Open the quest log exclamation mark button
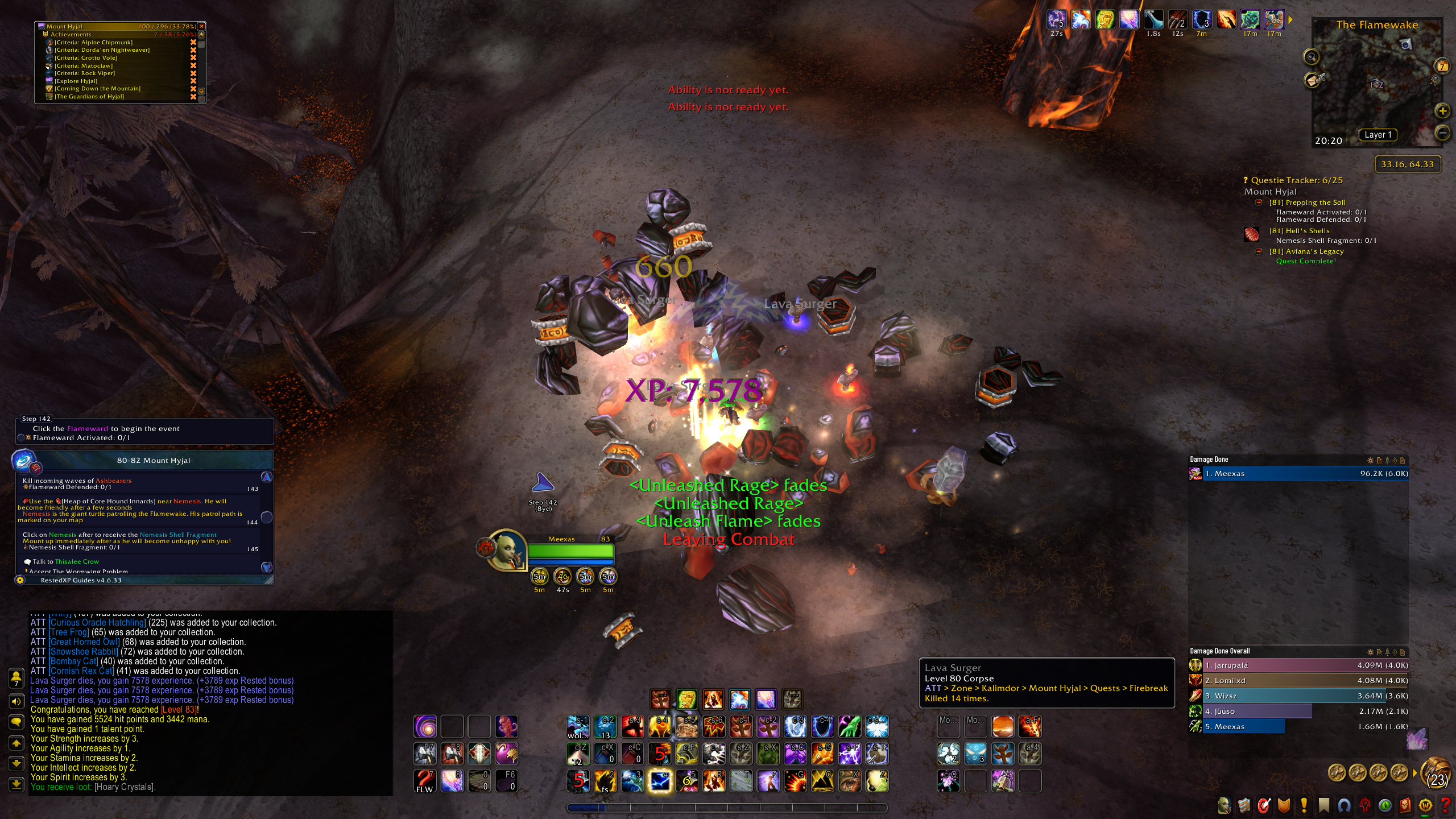This screenshot has width=1456, height=819. coord(1304,805)
